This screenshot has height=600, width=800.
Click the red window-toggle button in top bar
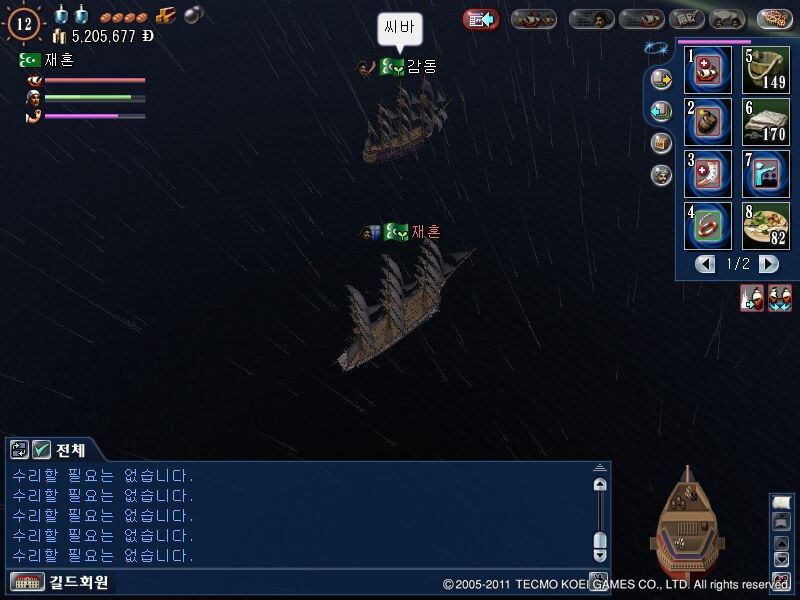click(x=481, y=19)
